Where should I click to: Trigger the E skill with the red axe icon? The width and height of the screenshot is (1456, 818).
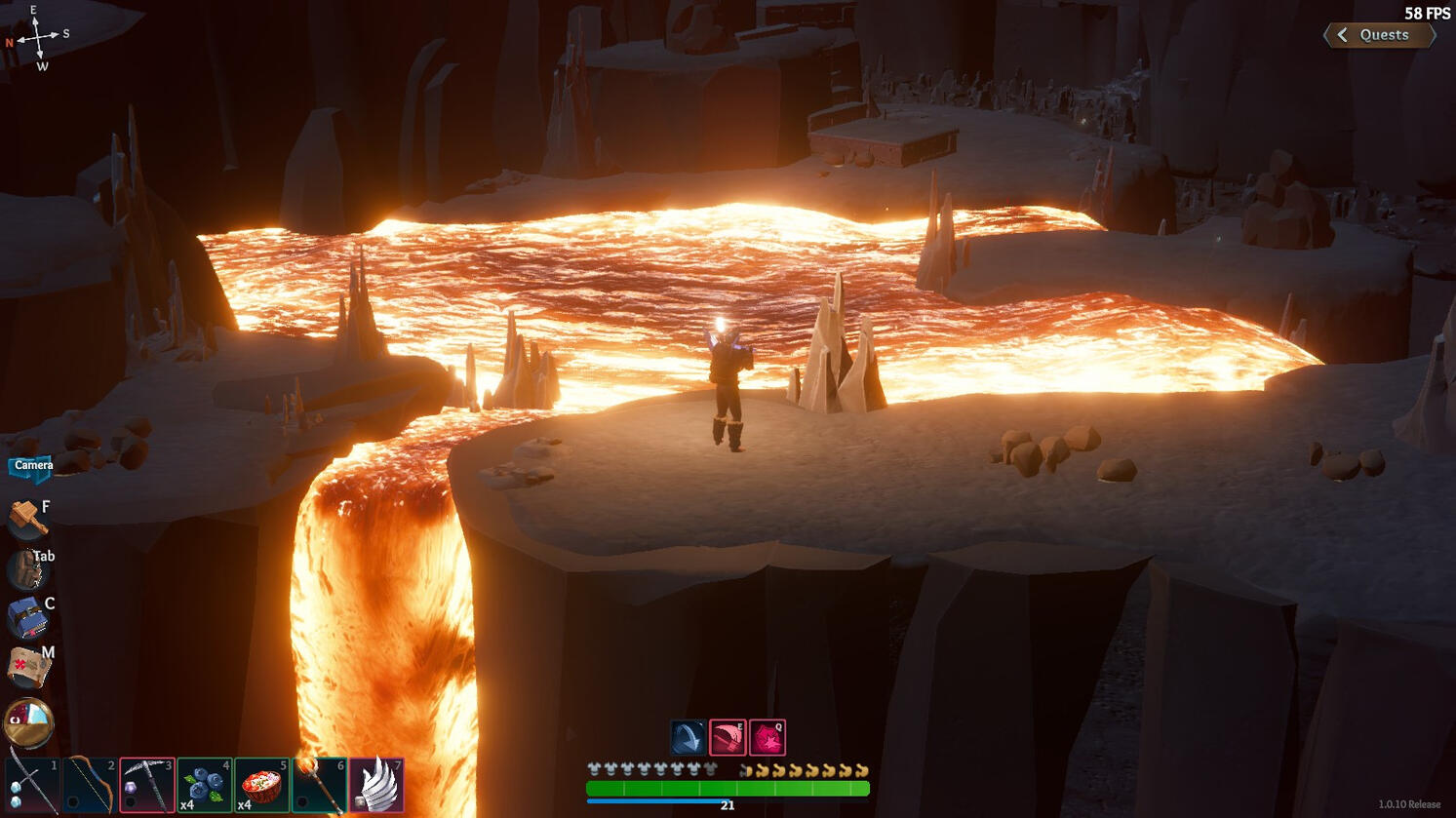(x=728, y=737)
